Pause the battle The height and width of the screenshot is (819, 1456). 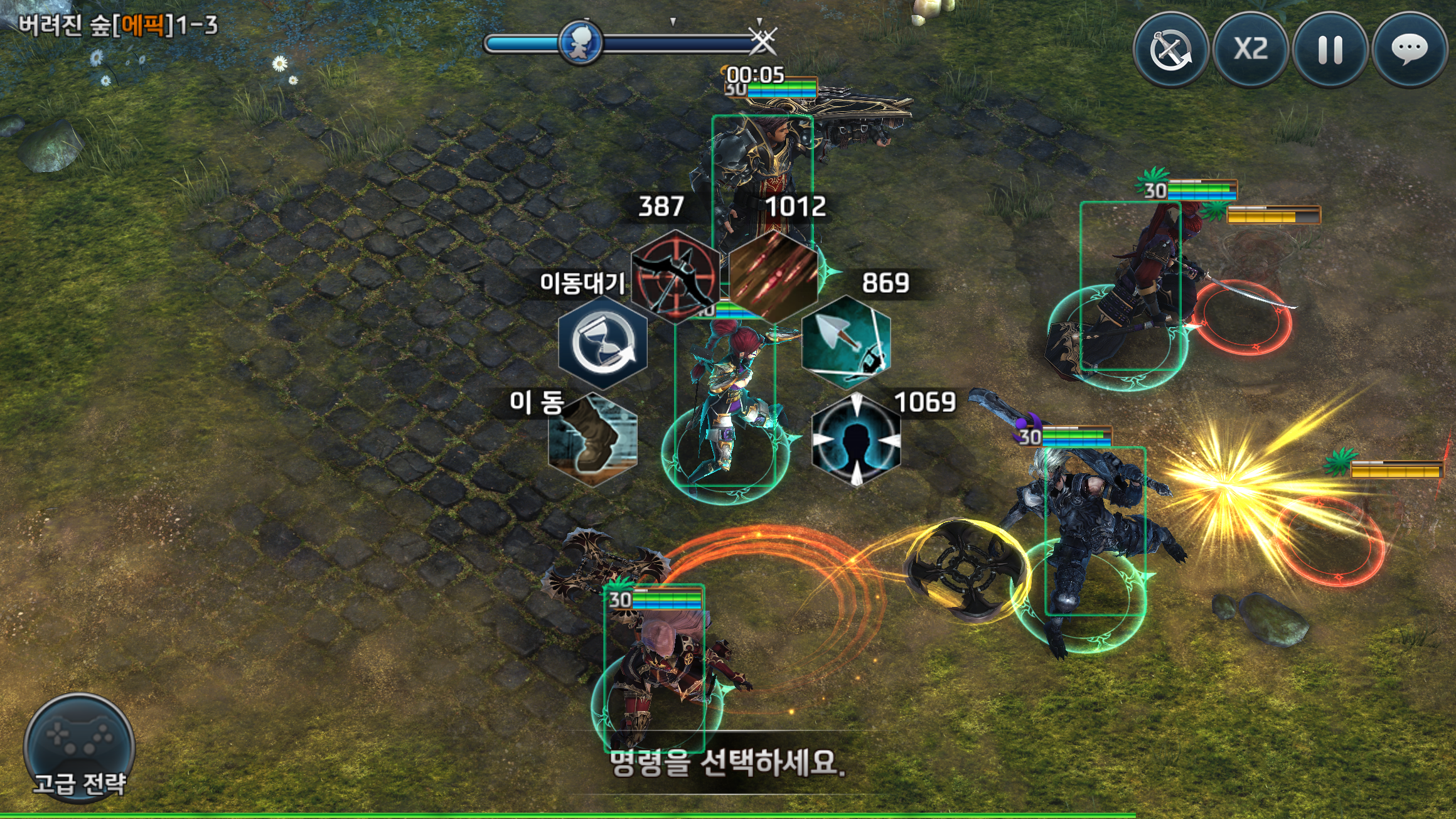click(1330, 49)
